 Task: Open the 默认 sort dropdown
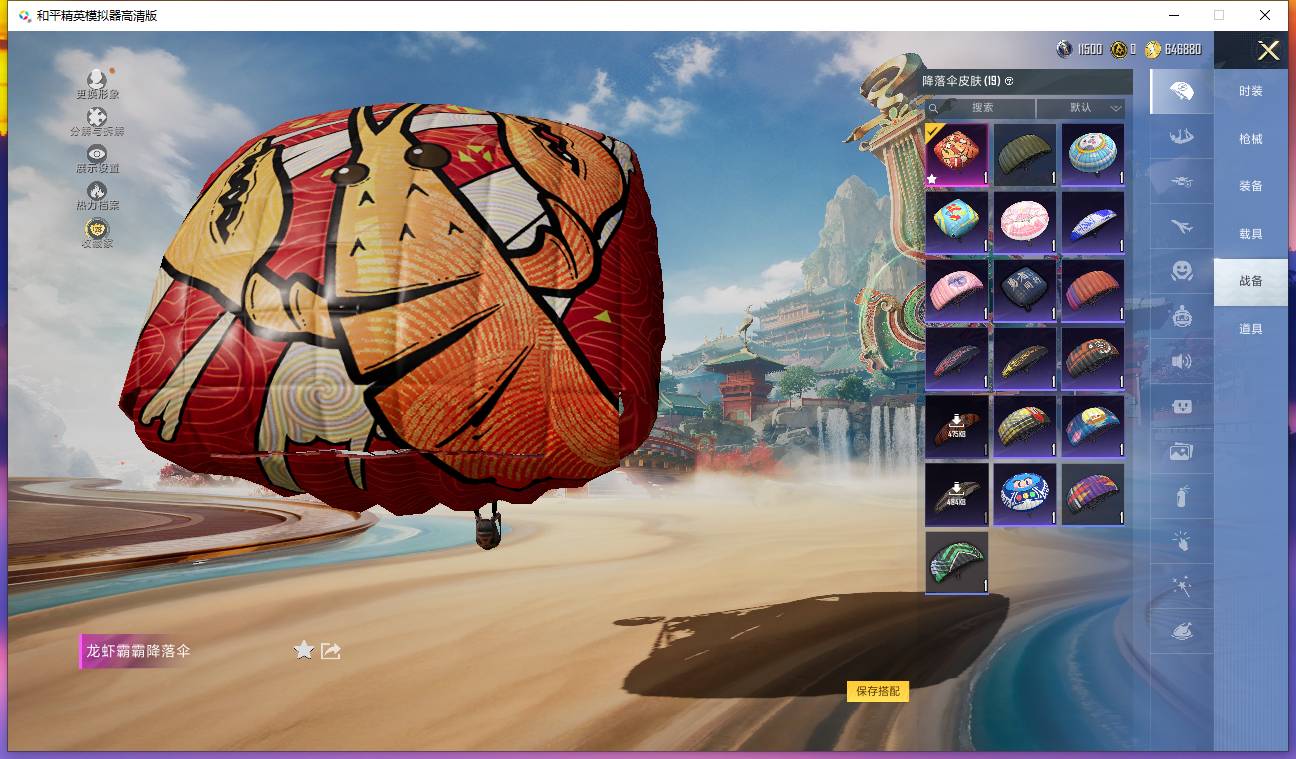[x=1081, y=108]
